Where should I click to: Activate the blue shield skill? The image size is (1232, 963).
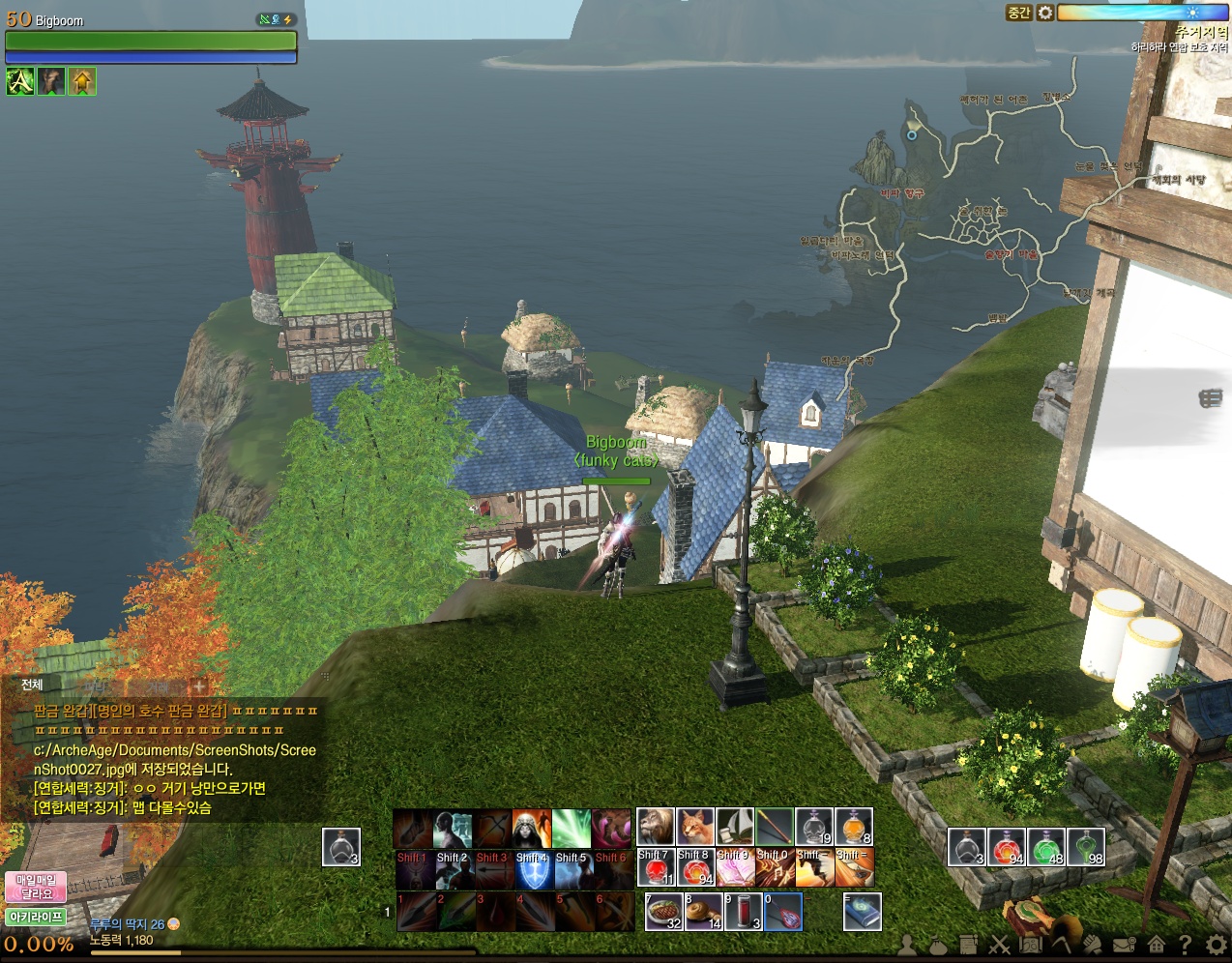click(532, 870)
